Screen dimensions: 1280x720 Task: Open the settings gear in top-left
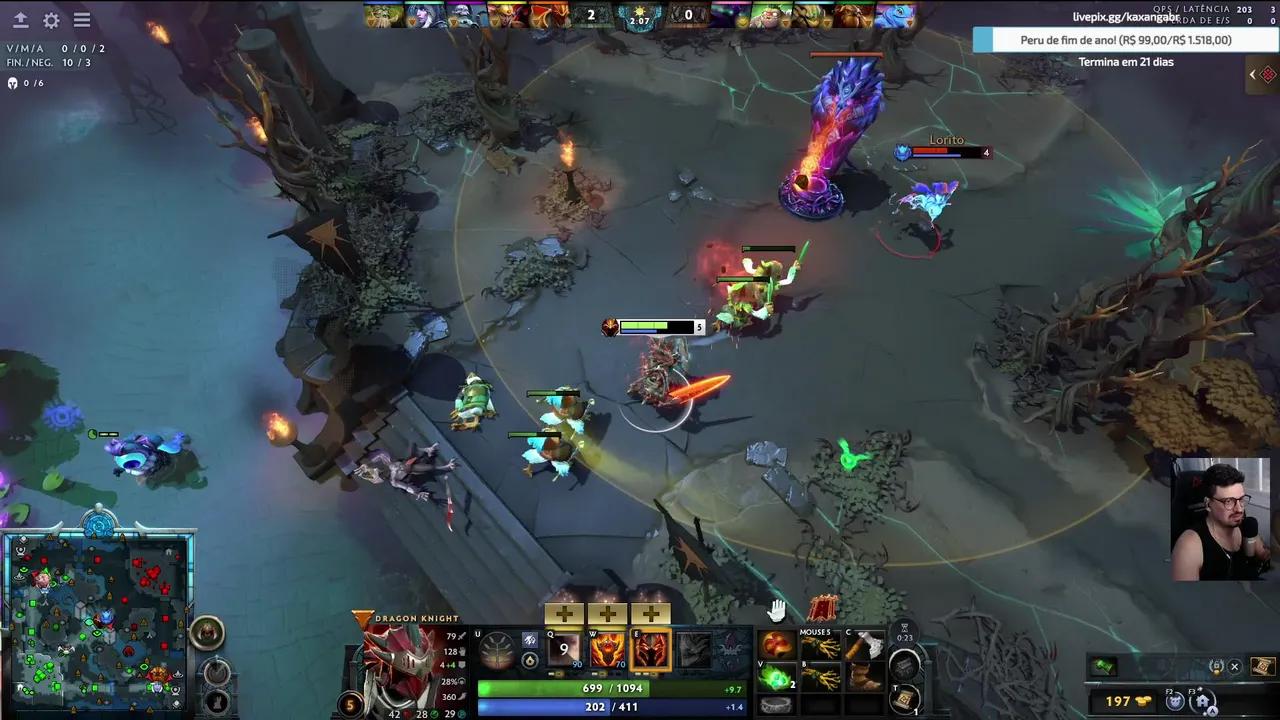click(50, 20)
